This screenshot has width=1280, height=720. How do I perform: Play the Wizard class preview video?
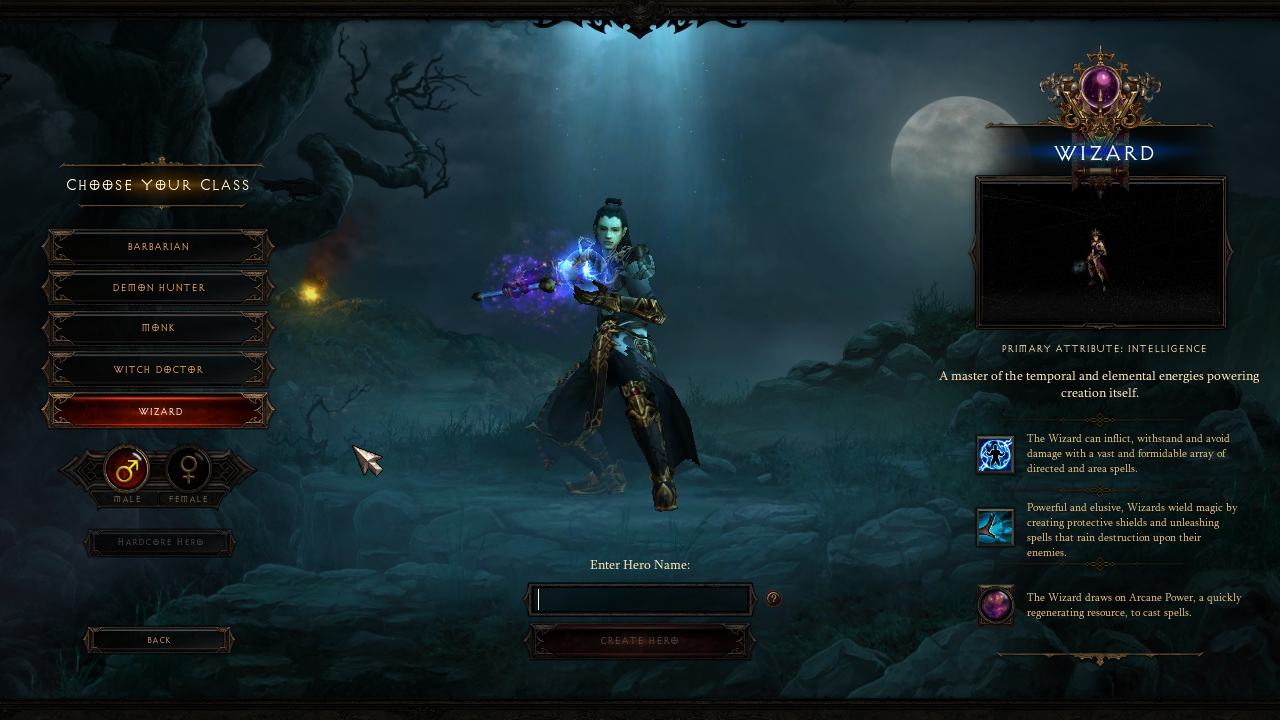point(1100,253)
